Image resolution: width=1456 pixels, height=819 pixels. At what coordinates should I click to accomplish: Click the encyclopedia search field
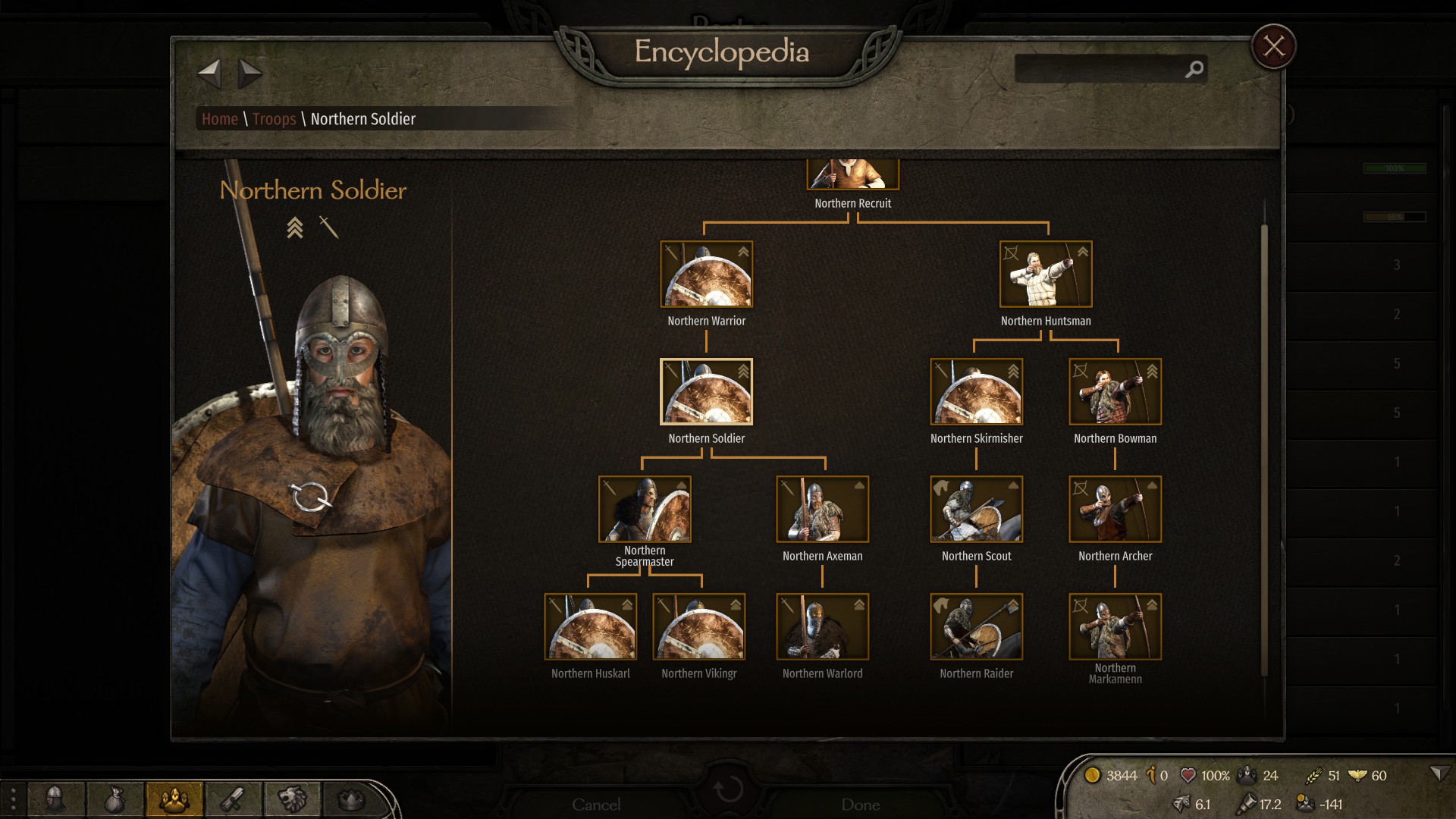1100,70
